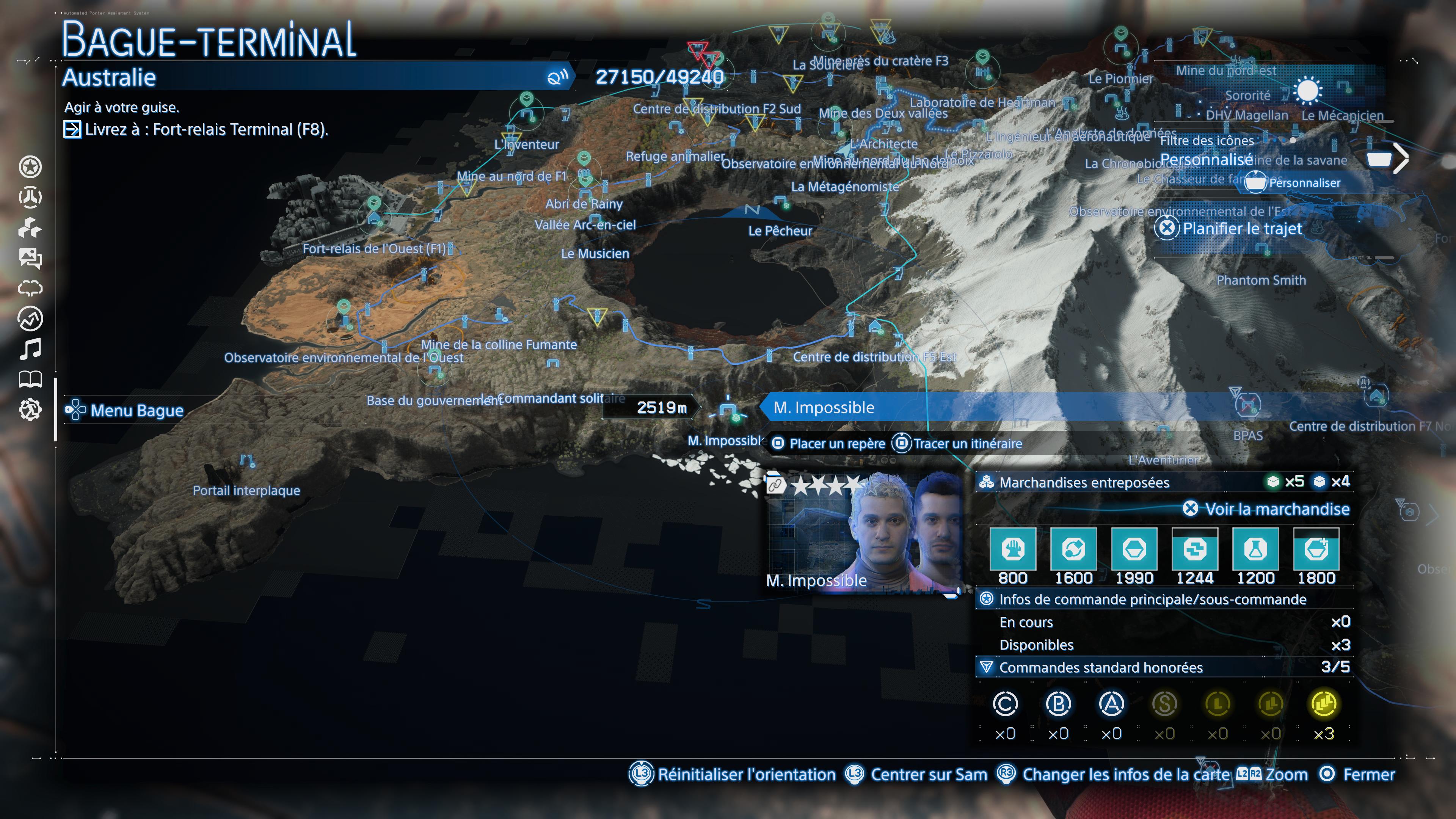Open the journal book icon in the sidebar
The height and width of the screenshot is (819, 1456).
31,379
